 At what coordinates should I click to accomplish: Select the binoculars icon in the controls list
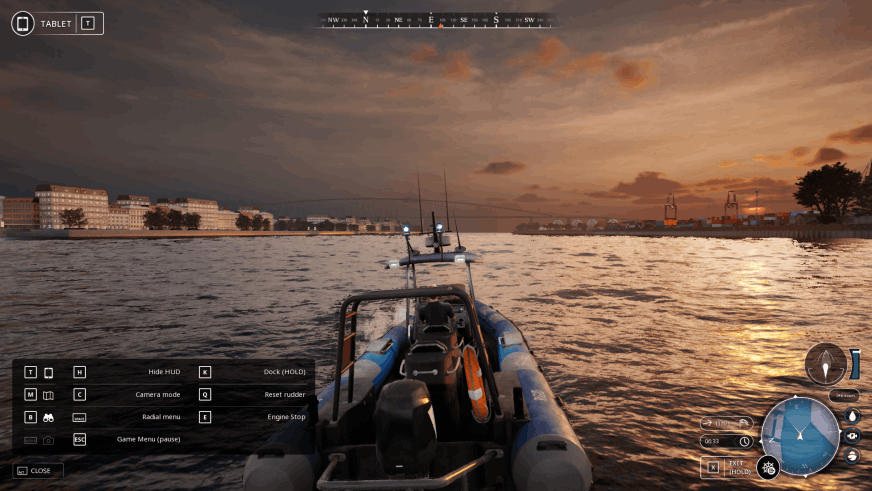coord(48,417)
